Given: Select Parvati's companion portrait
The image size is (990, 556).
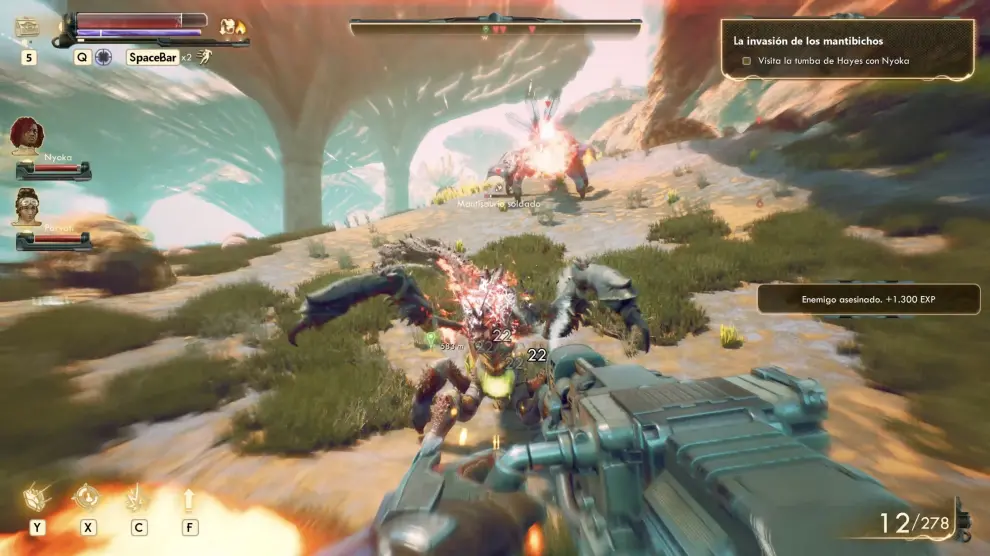Looking at the screenshot, I should [x=27, y=206].
